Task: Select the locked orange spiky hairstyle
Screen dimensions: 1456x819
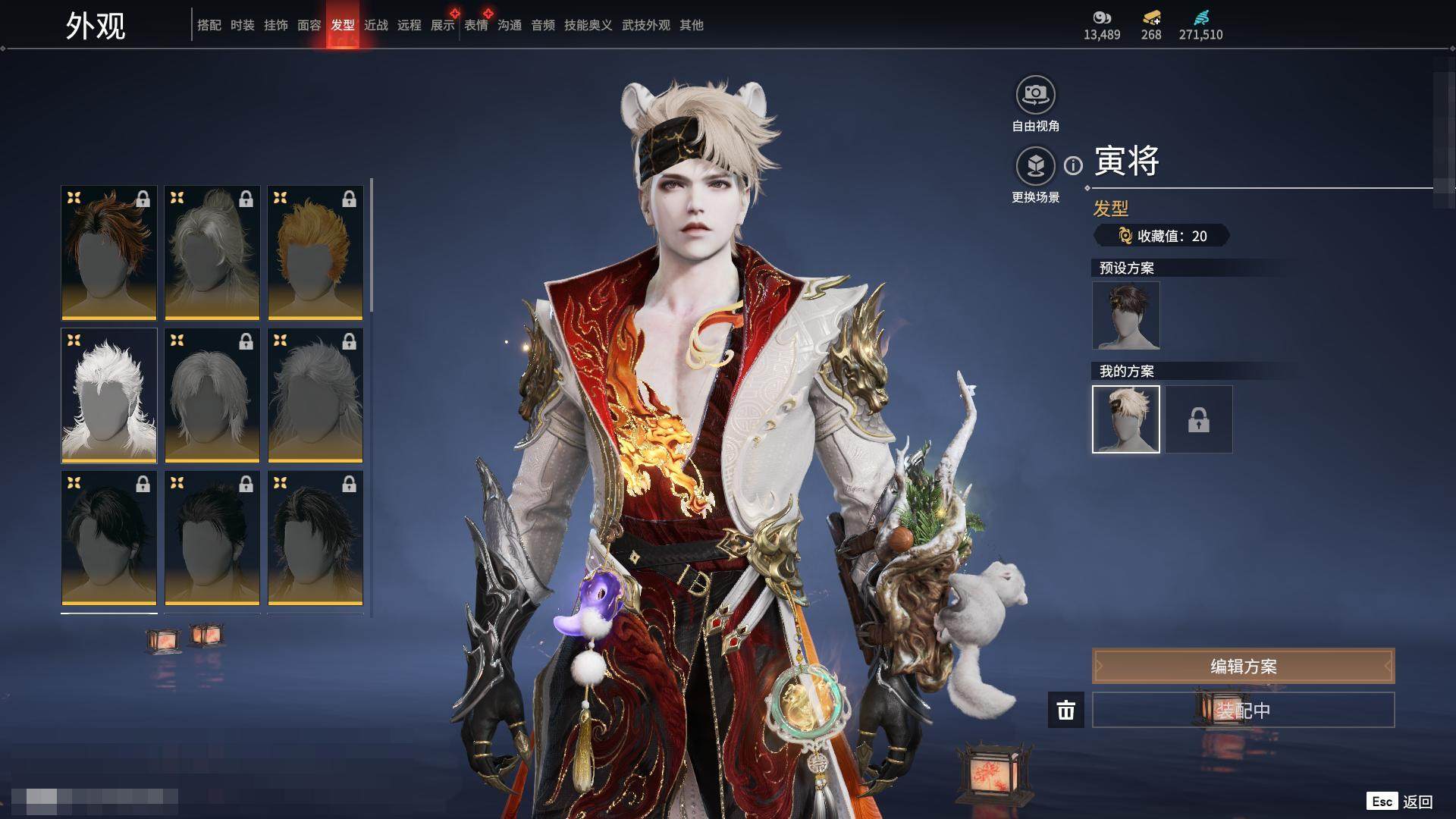Action: click(315, 253)
